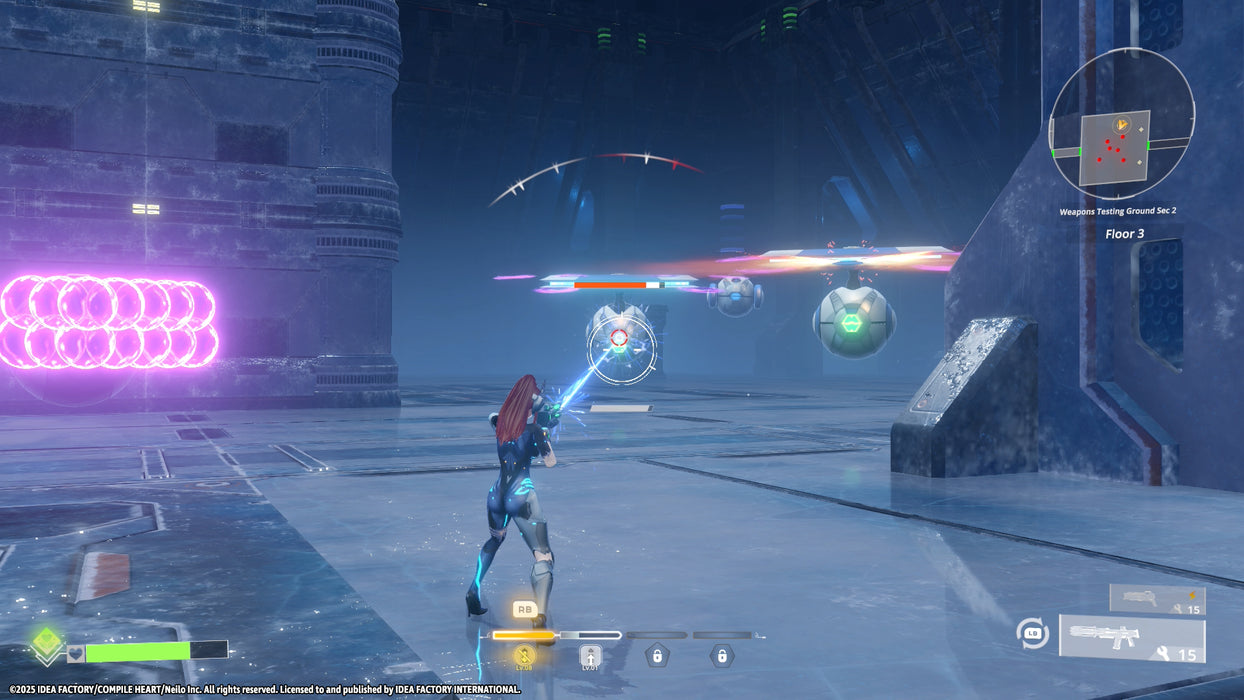Use the white Lv.01 arrow skill
Image resolution: width=1244 pixels, height=700 pixels.
click(x=591, y=657)
